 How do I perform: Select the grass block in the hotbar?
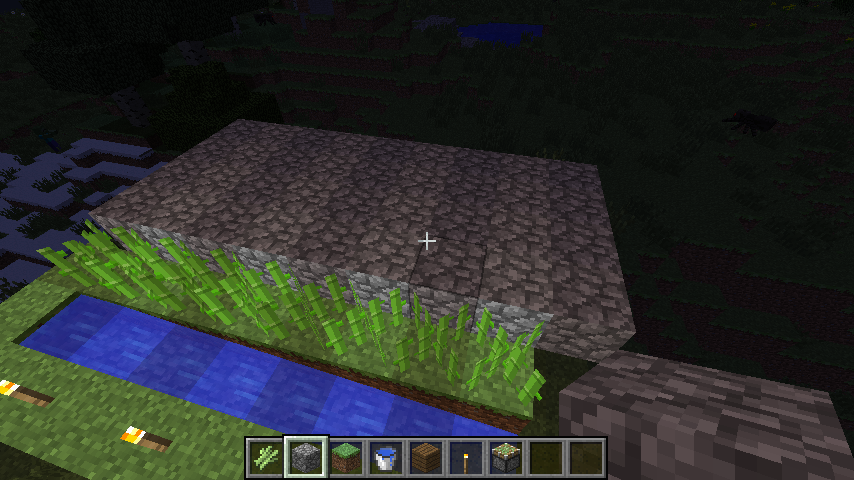click(x=345, y=458)
